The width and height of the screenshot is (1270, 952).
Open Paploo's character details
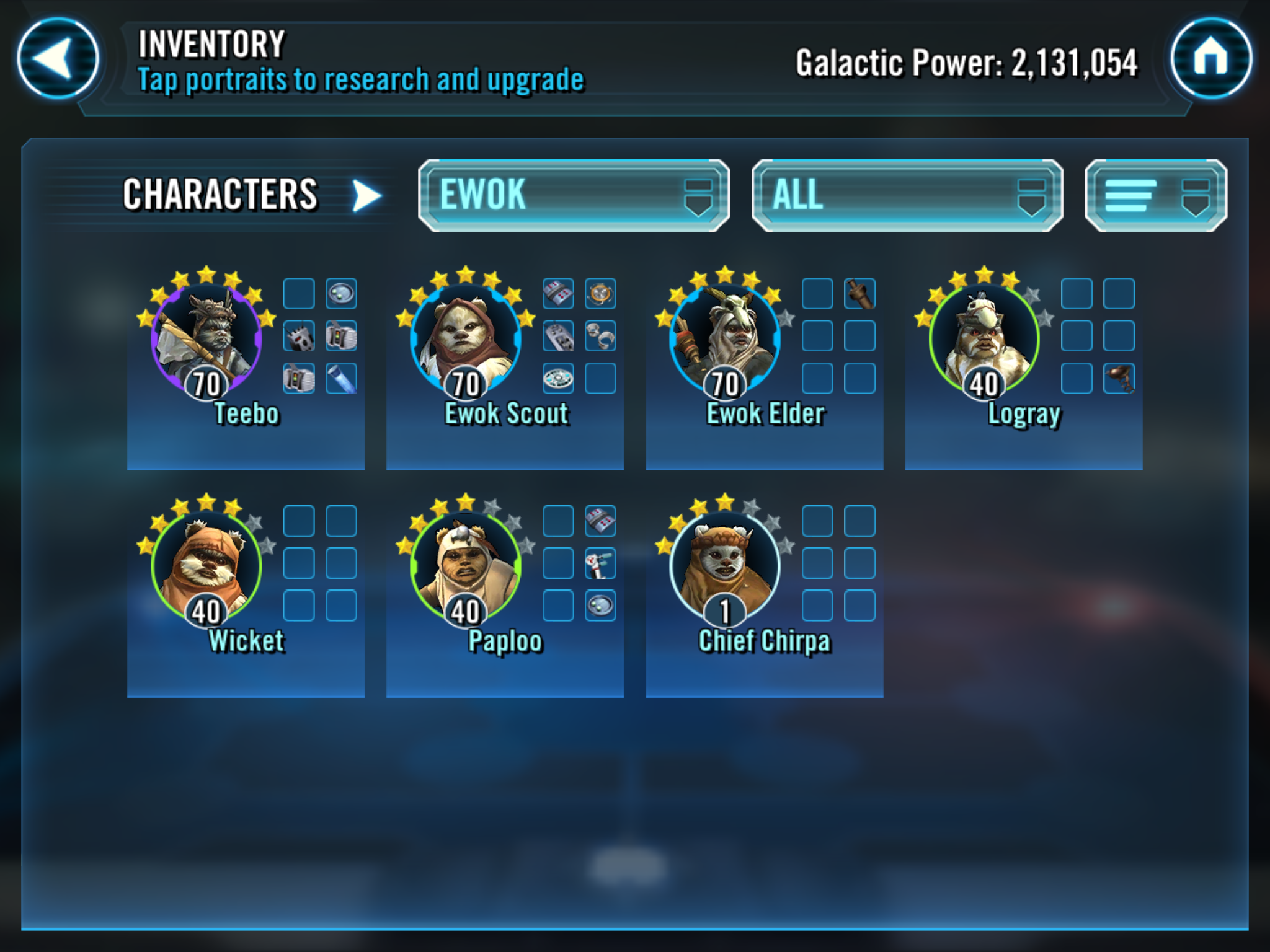click(466, 566)
